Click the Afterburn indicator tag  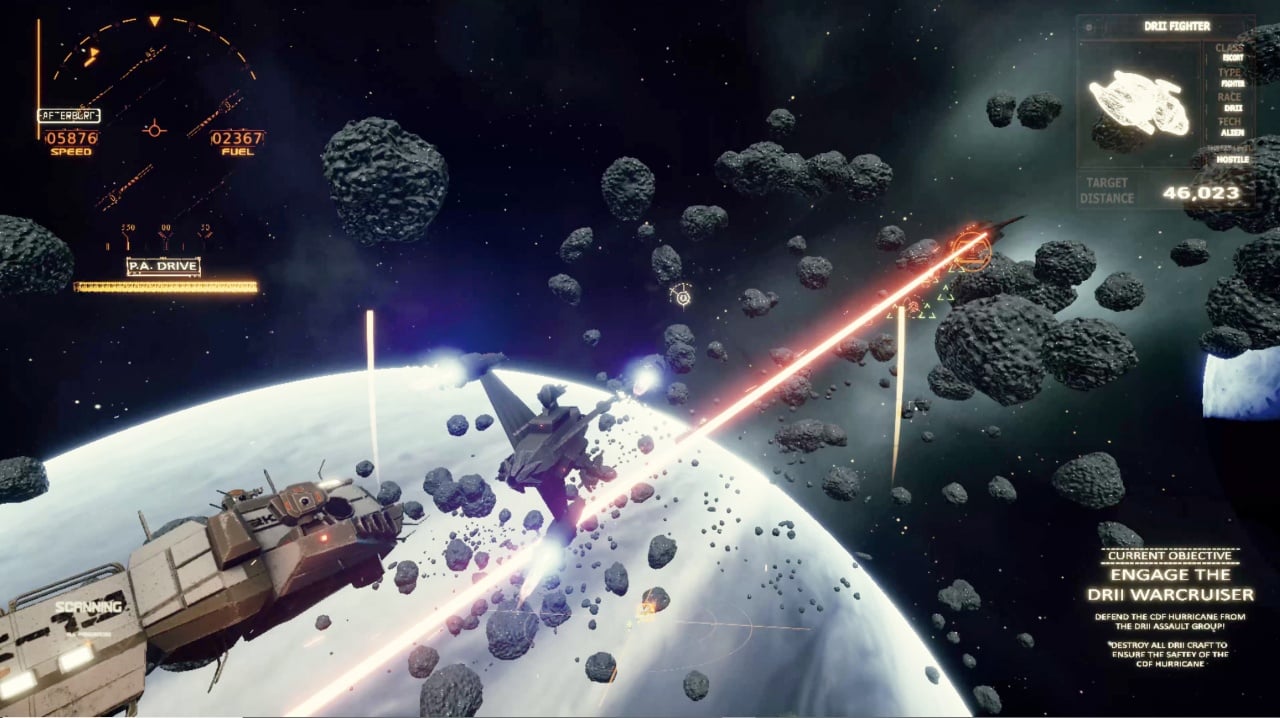pyautogui.click(x=68, y=115)
